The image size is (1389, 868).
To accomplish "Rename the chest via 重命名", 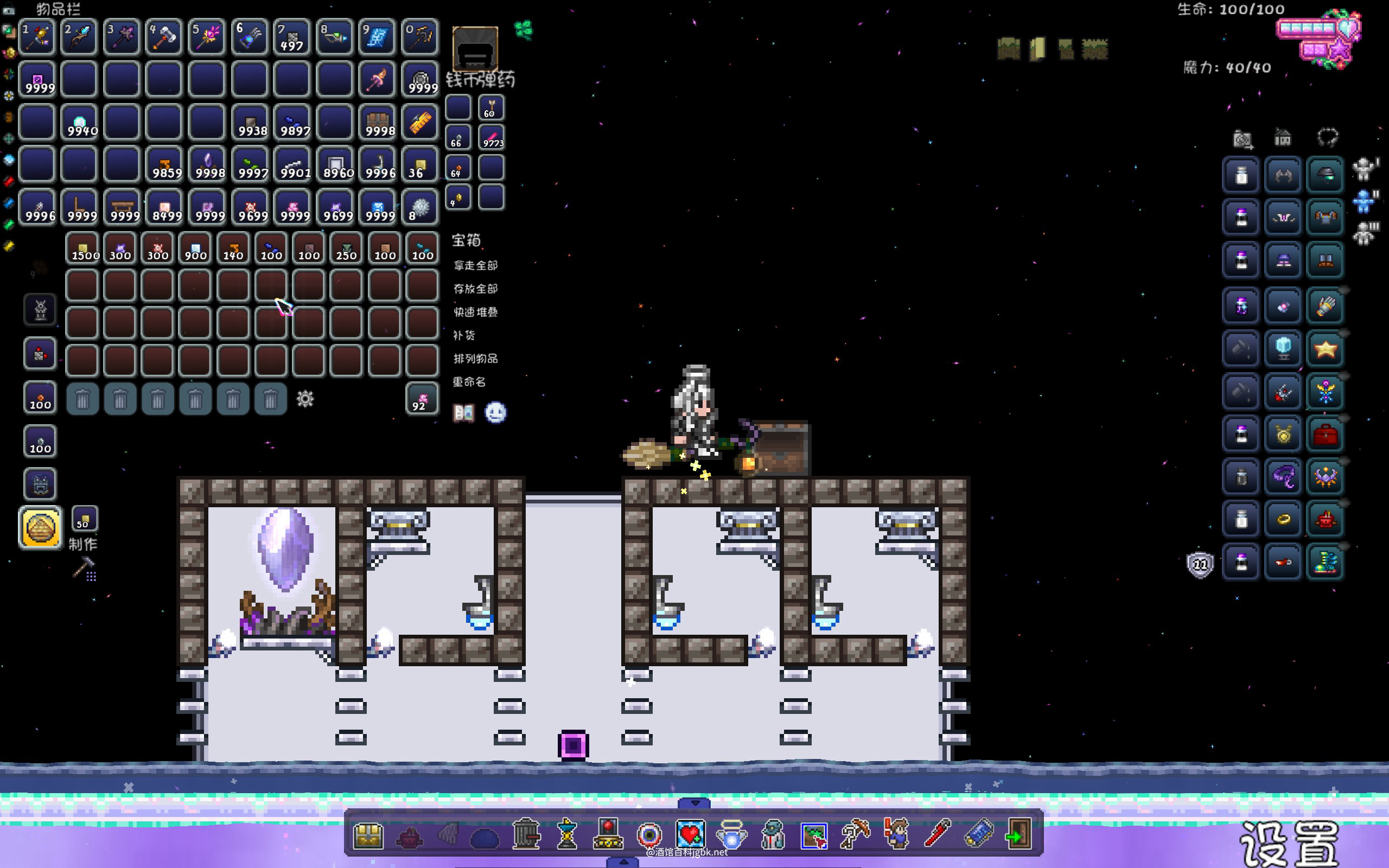I will pyautogui.click(x=469, y=382).
